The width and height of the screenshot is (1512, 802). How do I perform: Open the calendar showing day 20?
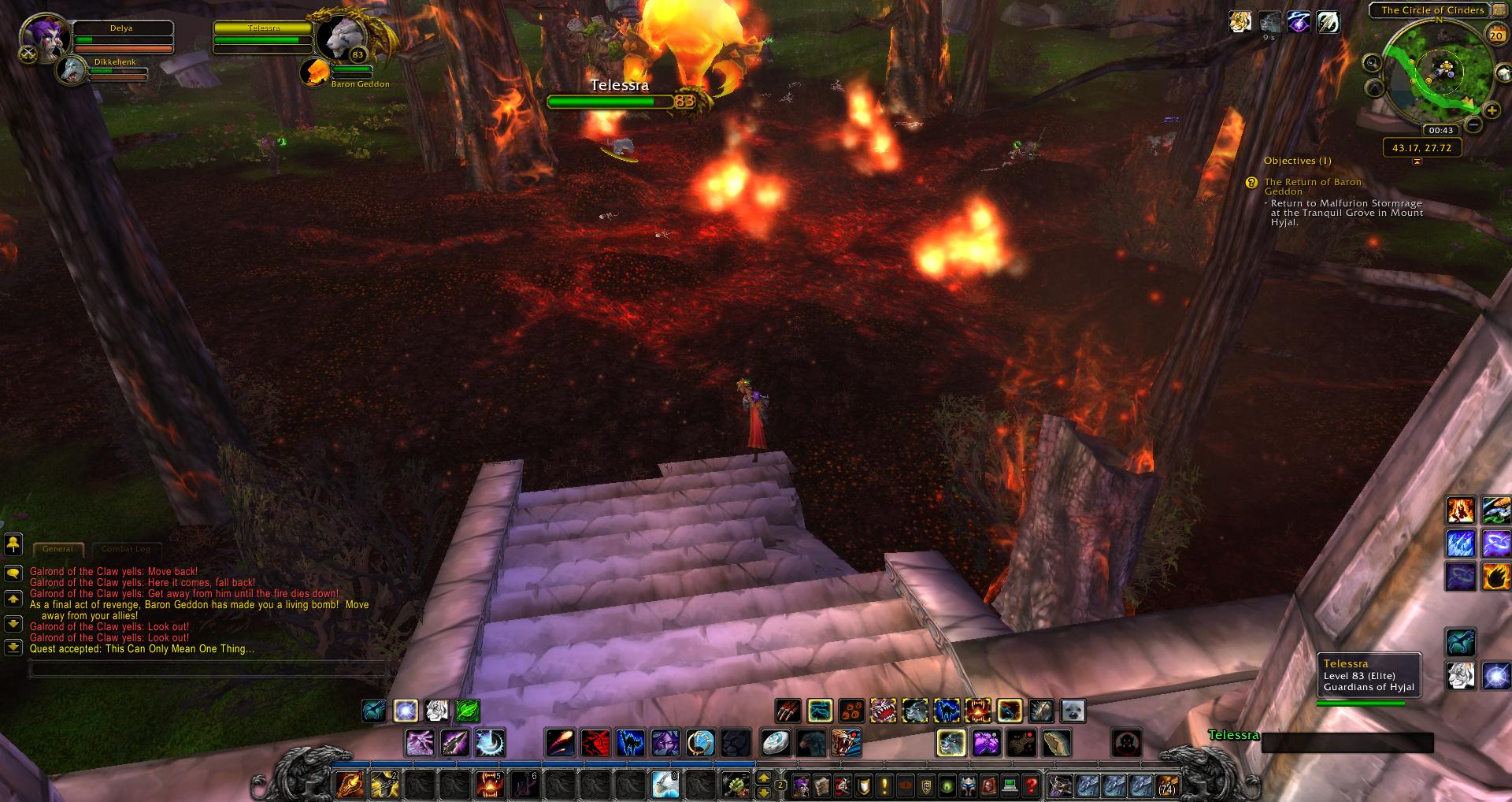[x=1495, y=35]
